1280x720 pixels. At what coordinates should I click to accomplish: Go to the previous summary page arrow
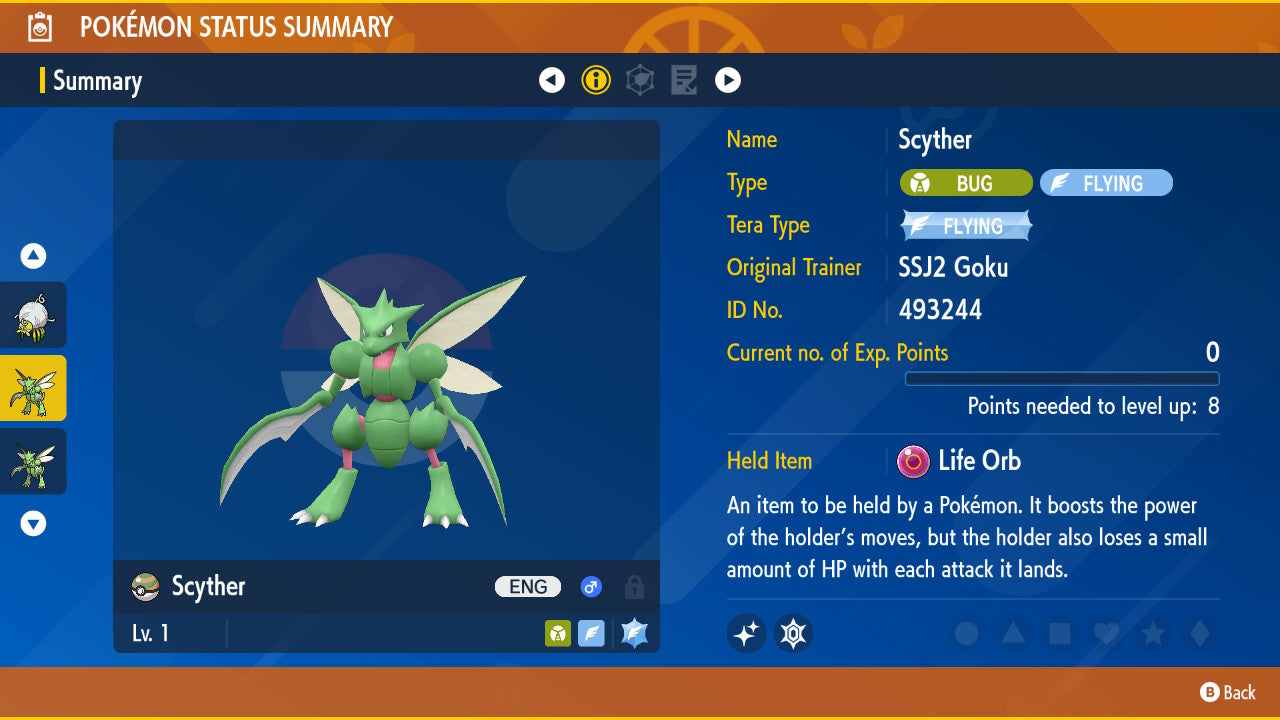pos(552,80)
